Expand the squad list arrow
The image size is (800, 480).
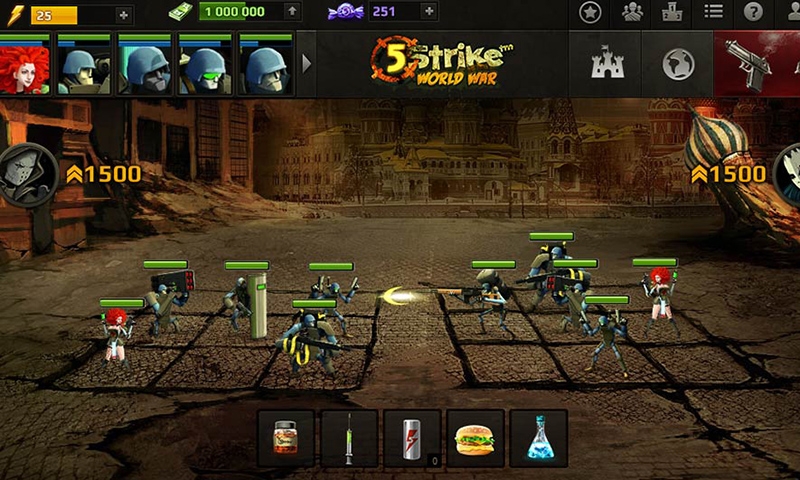tap(307, 64)
